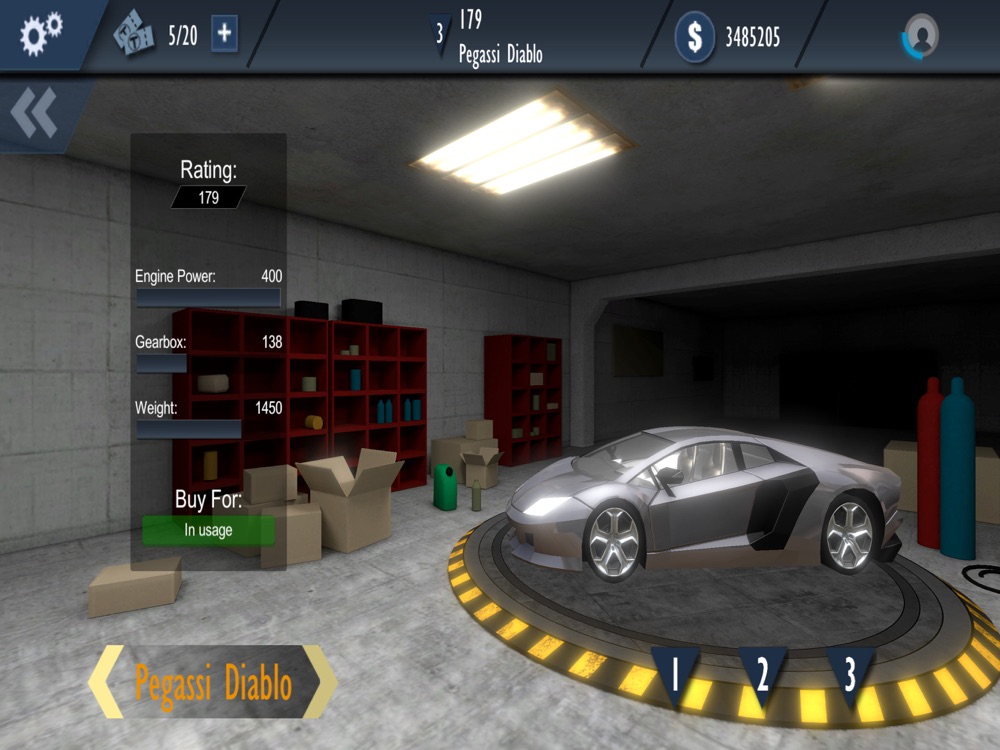Screen dimensions: 1000x750
Task: Select triangle slot number 3
Action: coord(849,674)
